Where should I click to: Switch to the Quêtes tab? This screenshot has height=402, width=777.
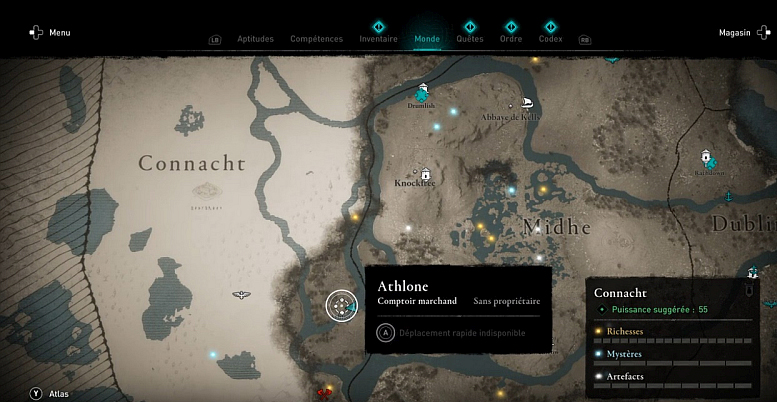pyautogui.click(x=470, y=39)
